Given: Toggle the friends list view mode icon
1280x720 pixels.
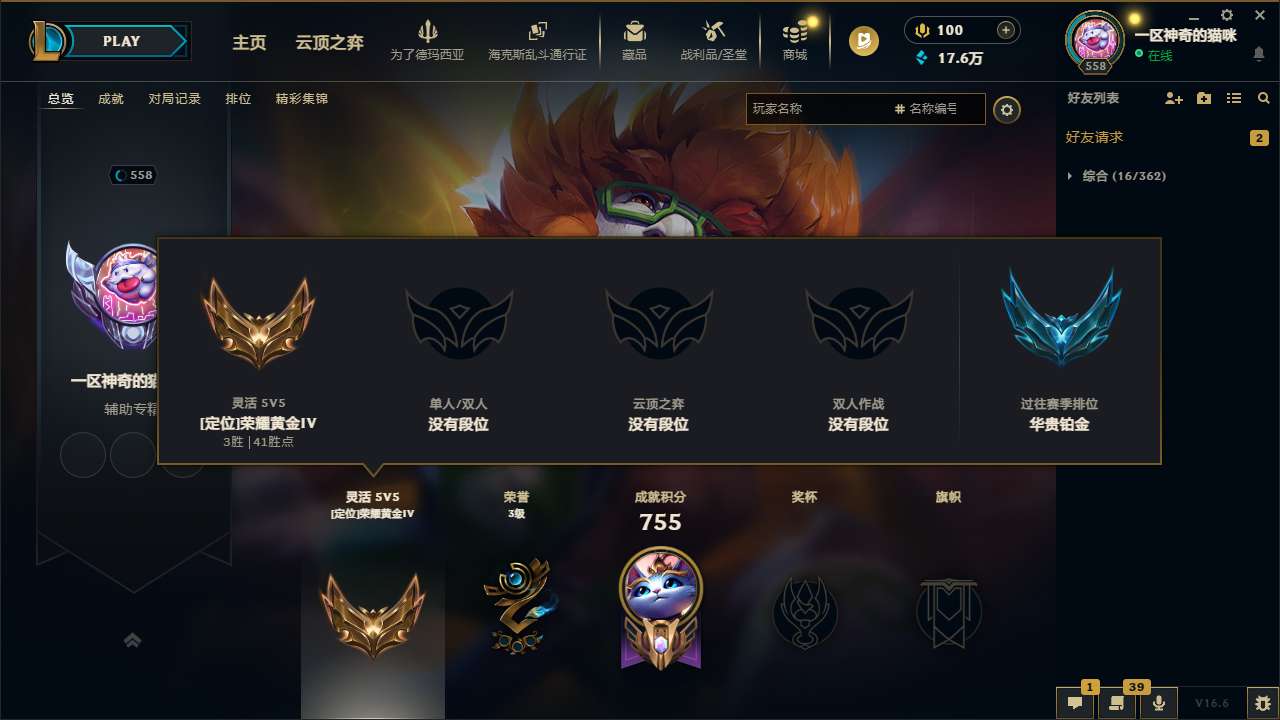Looking at the screenshot, I should point(1236,98).
